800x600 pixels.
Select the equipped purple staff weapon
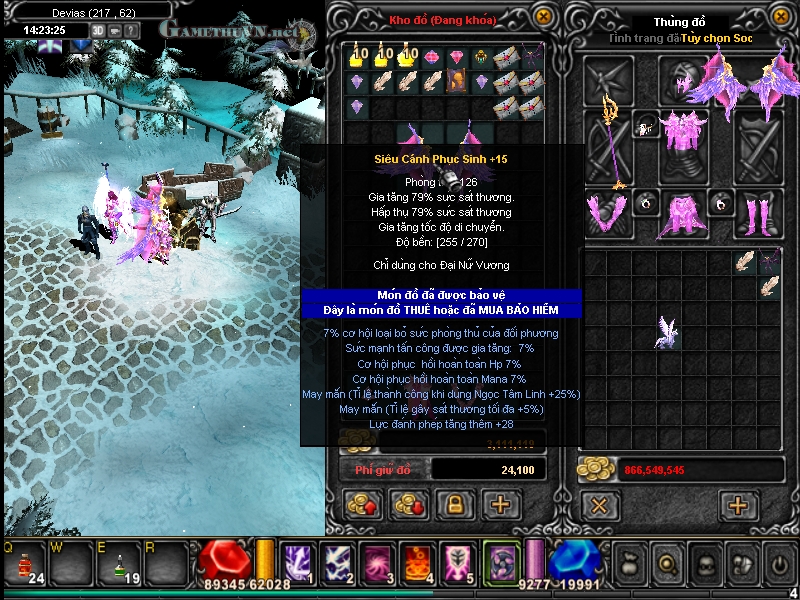608,140
